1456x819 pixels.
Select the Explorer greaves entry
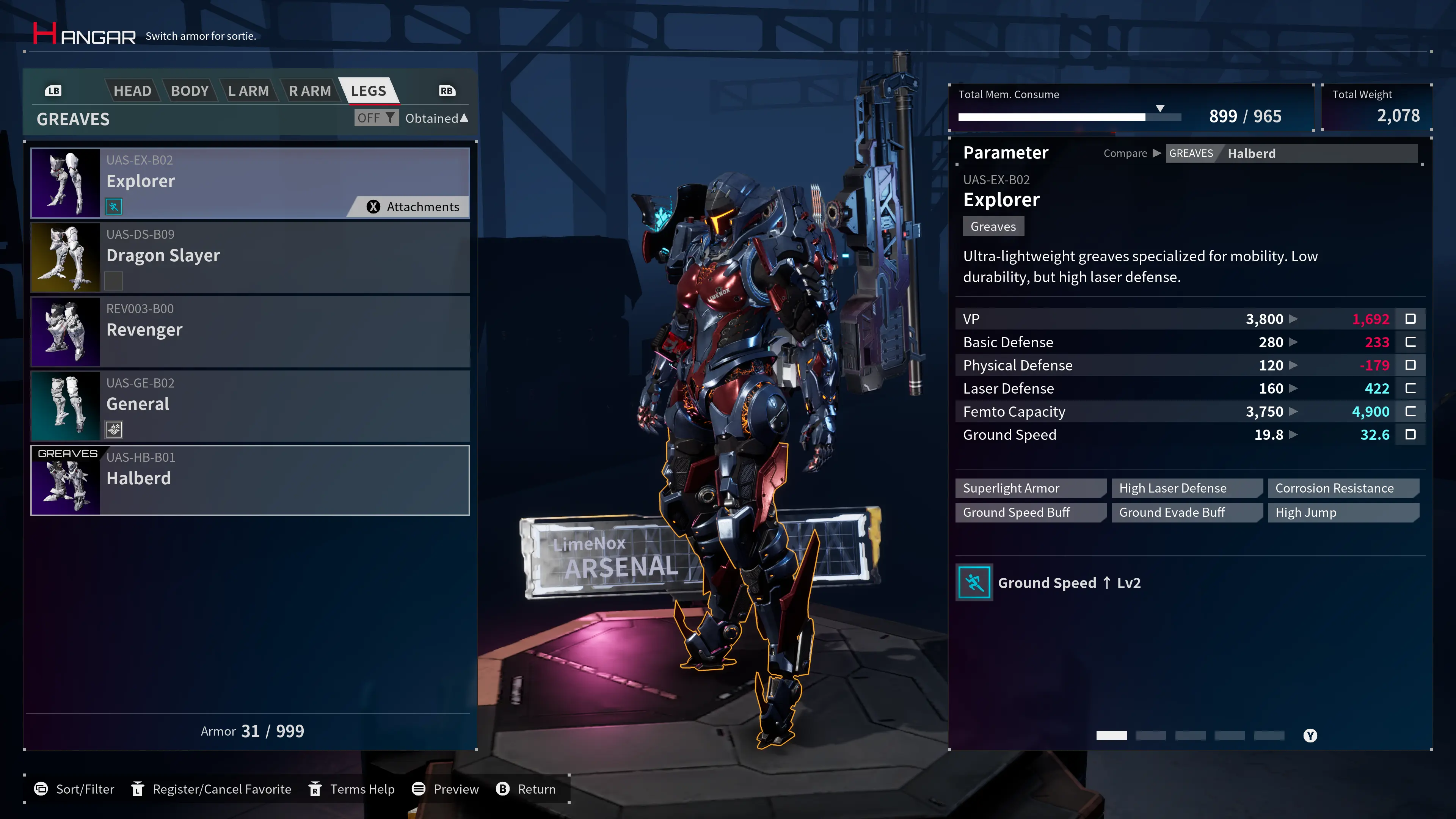(249, 182)
